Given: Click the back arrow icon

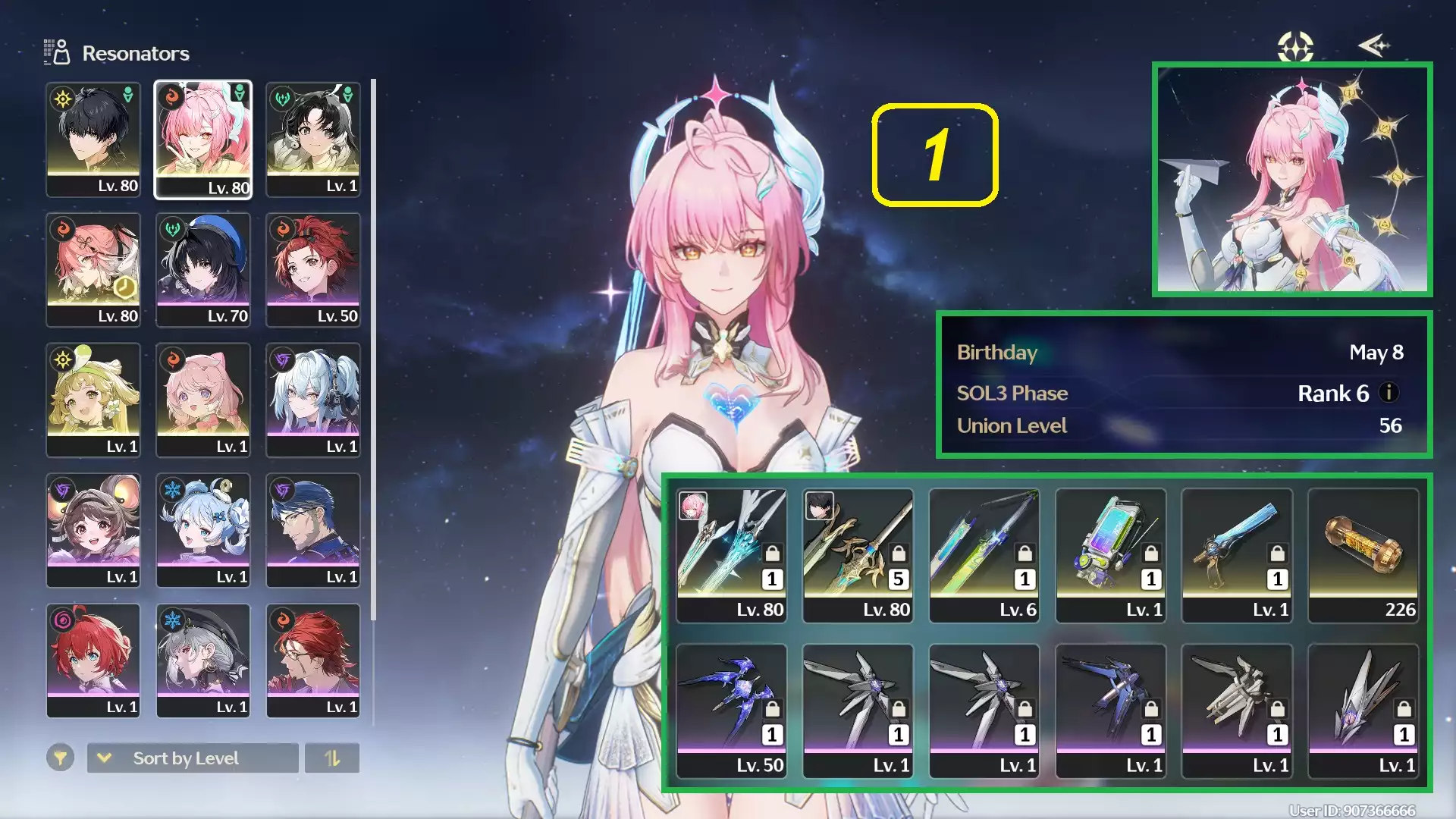Looking at the screenshot, I should pyautogui.click(x=1374, y=47).
